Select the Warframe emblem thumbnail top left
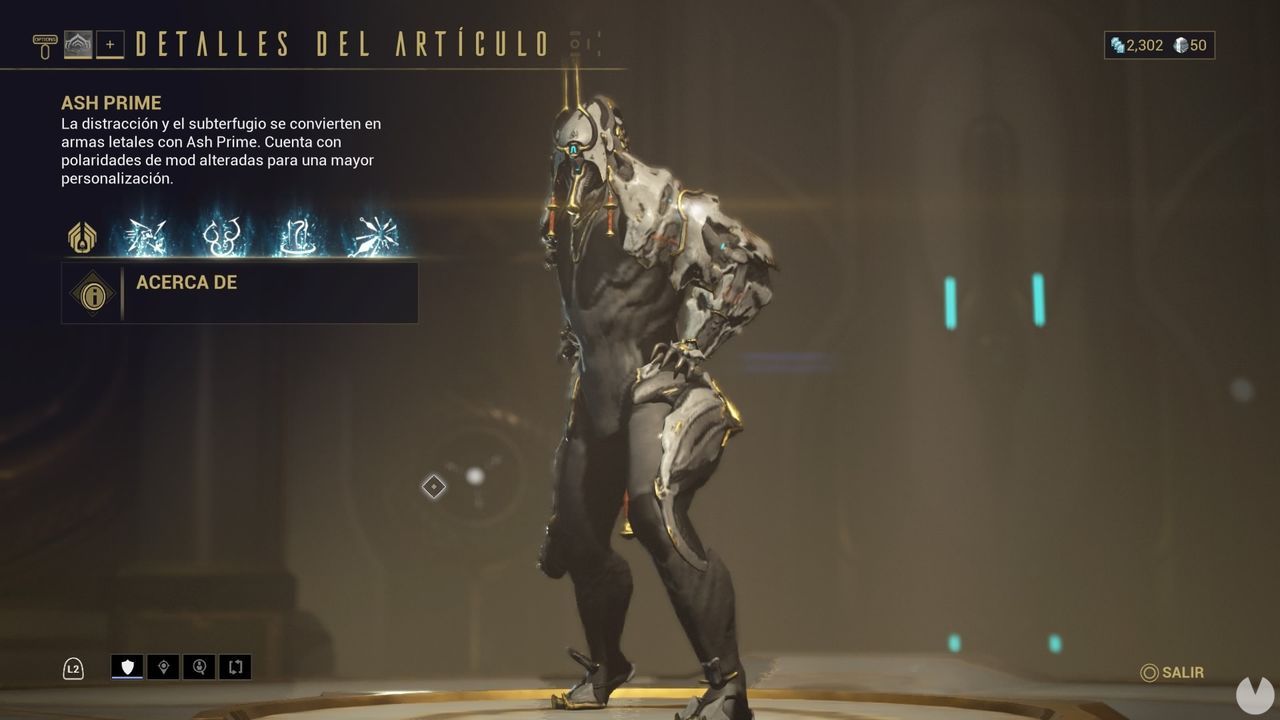Screen dimensions: 1280x720 [x=78, y=42]
